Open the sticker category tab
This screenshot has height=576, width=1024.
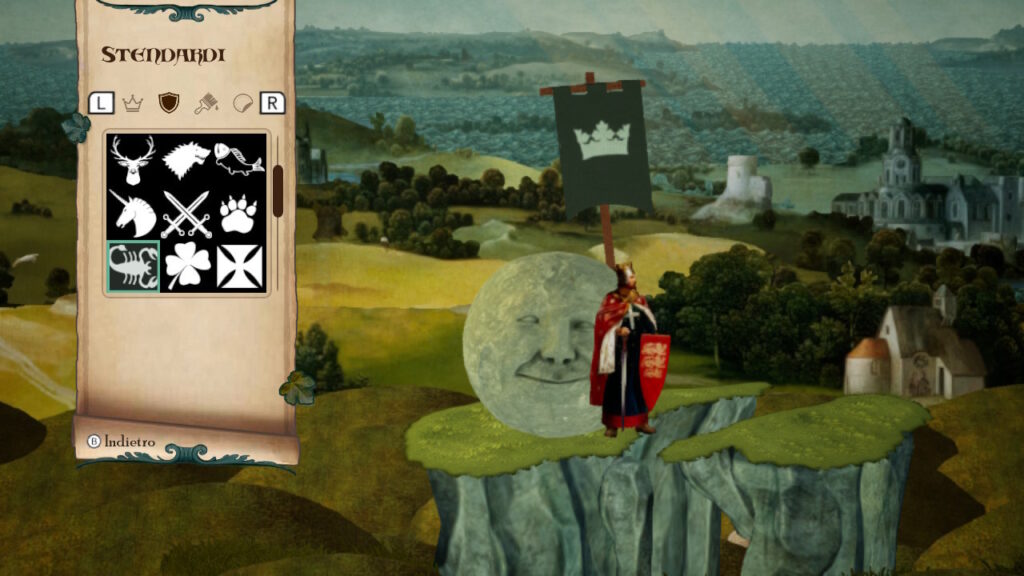point(242,102)
